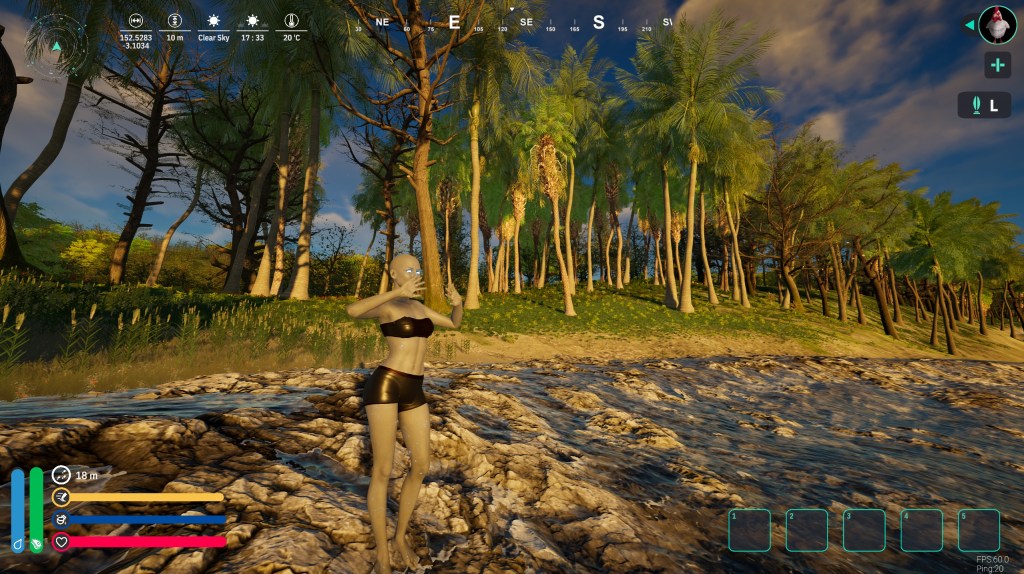Select hotbar slot number 3

(x=864, y=530)
